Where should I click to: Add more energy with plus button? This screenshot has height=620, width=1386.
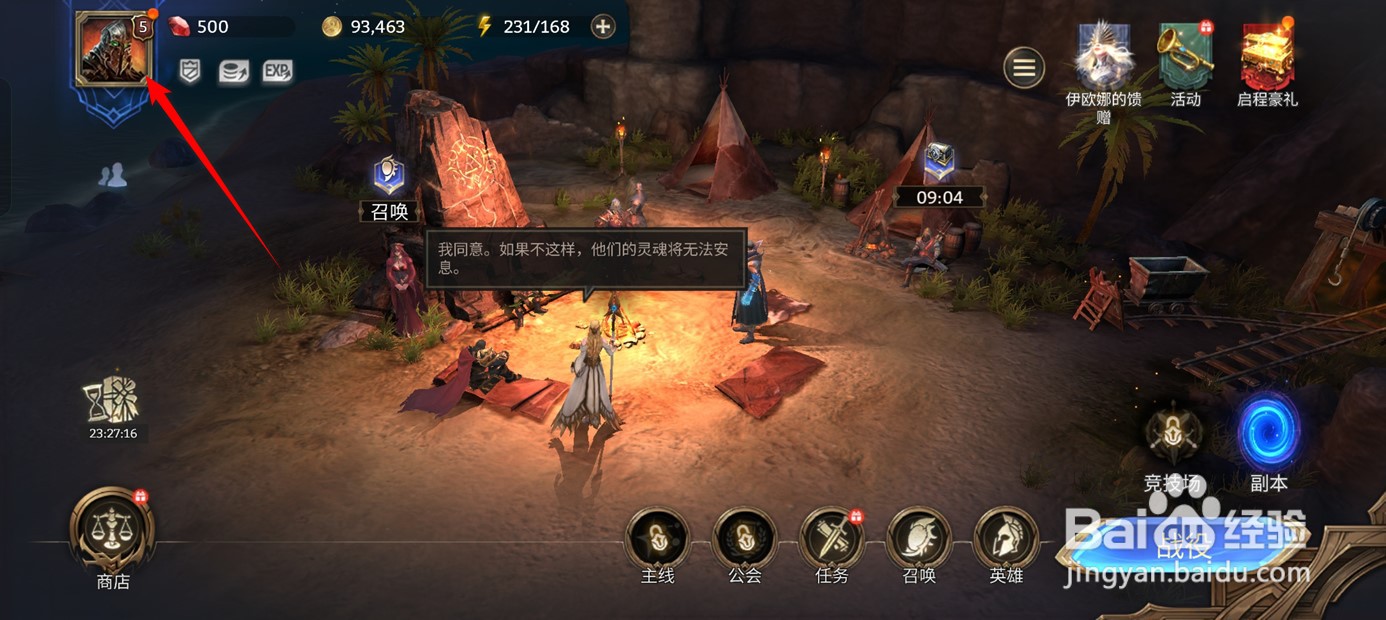coord(602,27)
